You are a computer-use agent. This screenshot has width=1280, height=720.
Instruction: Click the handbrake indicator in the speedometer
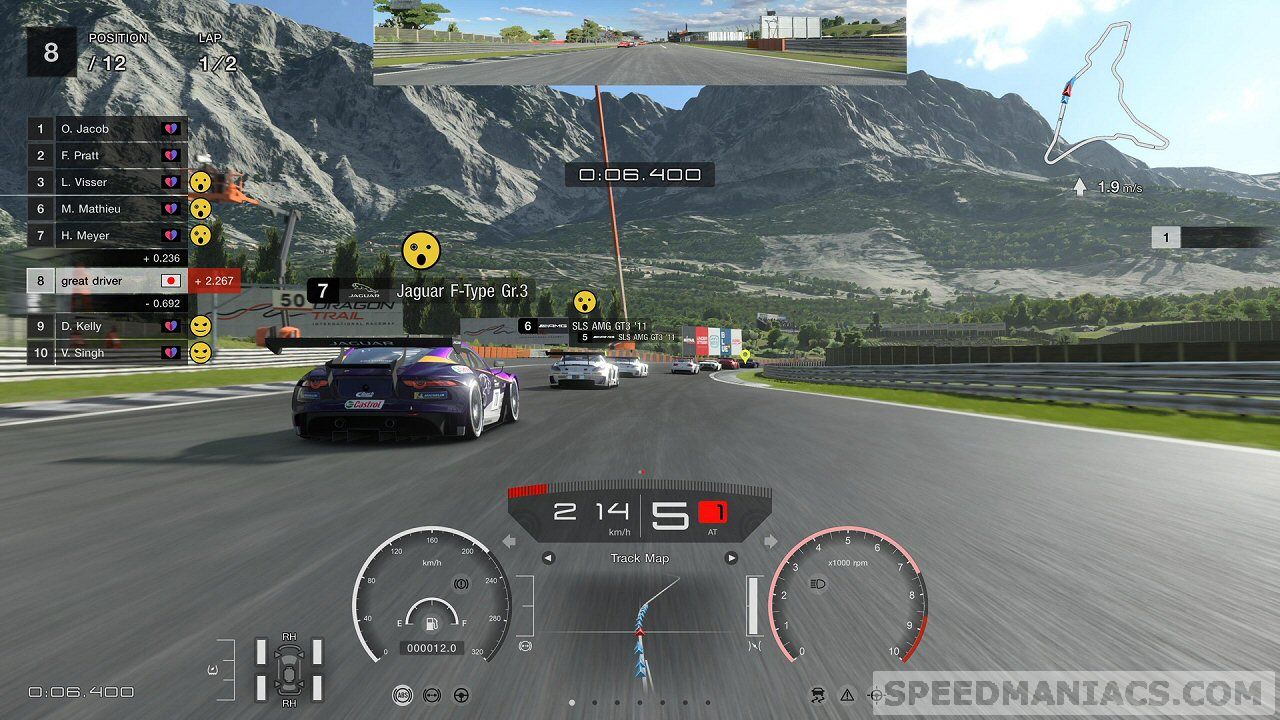(x=461, y=582)
